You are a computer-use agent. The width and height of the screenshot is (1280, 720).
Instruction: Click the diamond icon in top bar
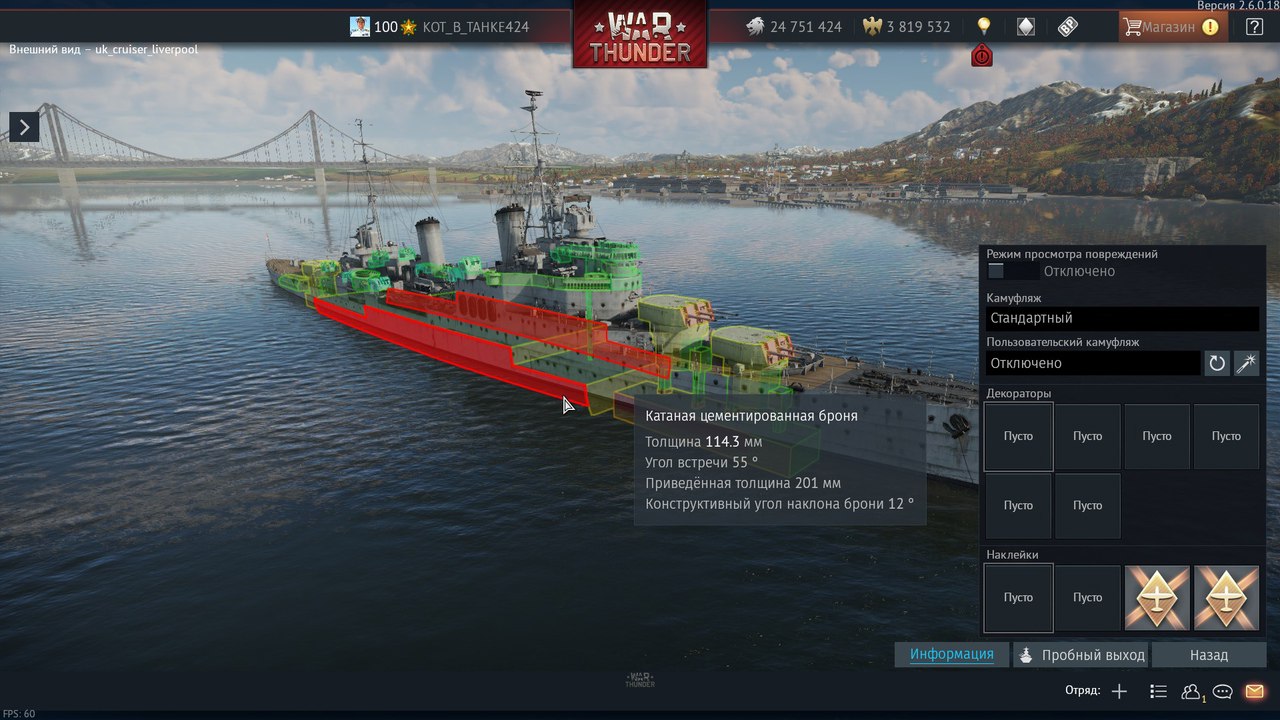click(1026, 27)
